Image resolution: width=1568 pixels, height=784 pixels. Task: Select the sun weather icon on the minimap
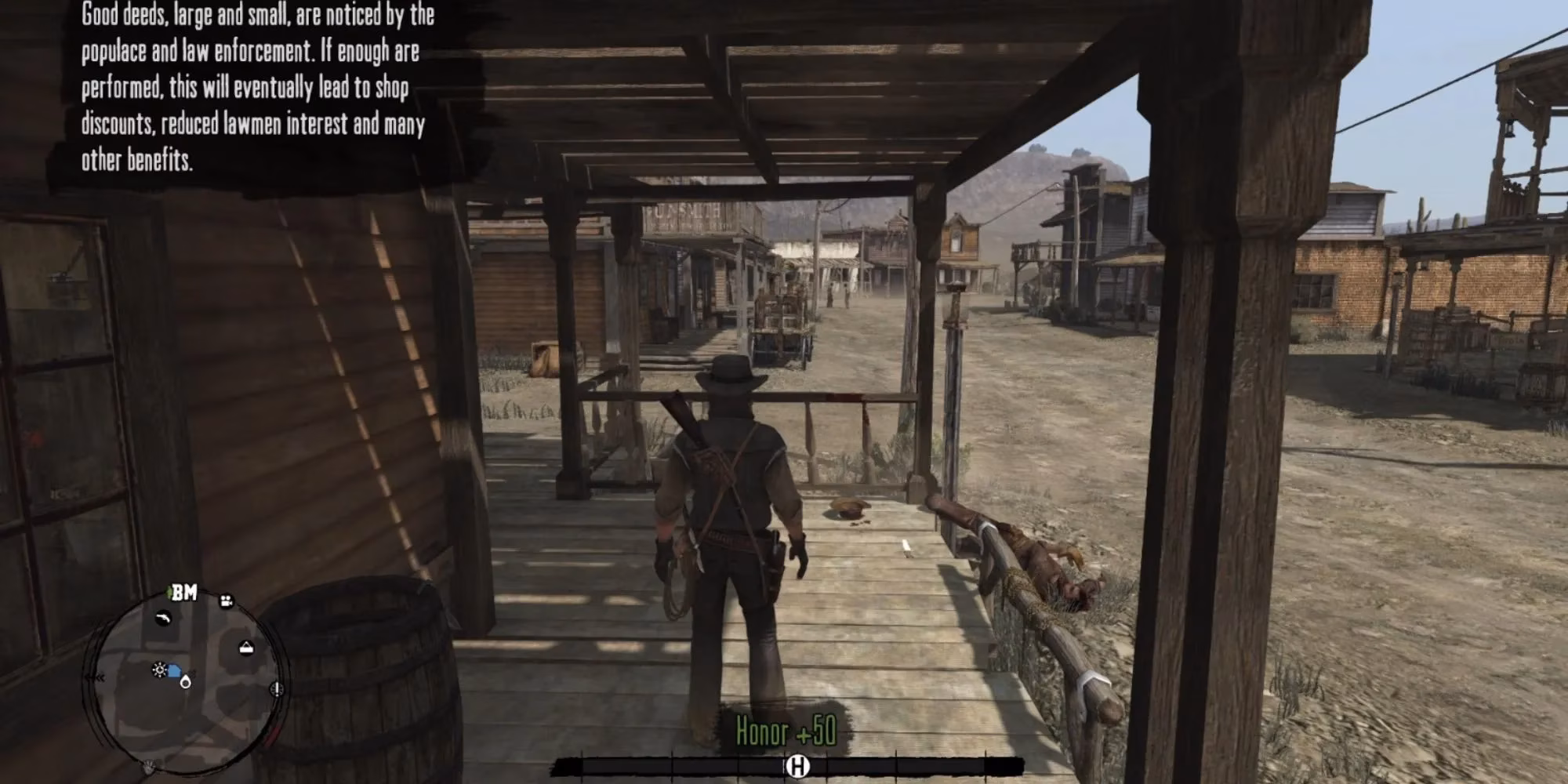coord(158,670)
